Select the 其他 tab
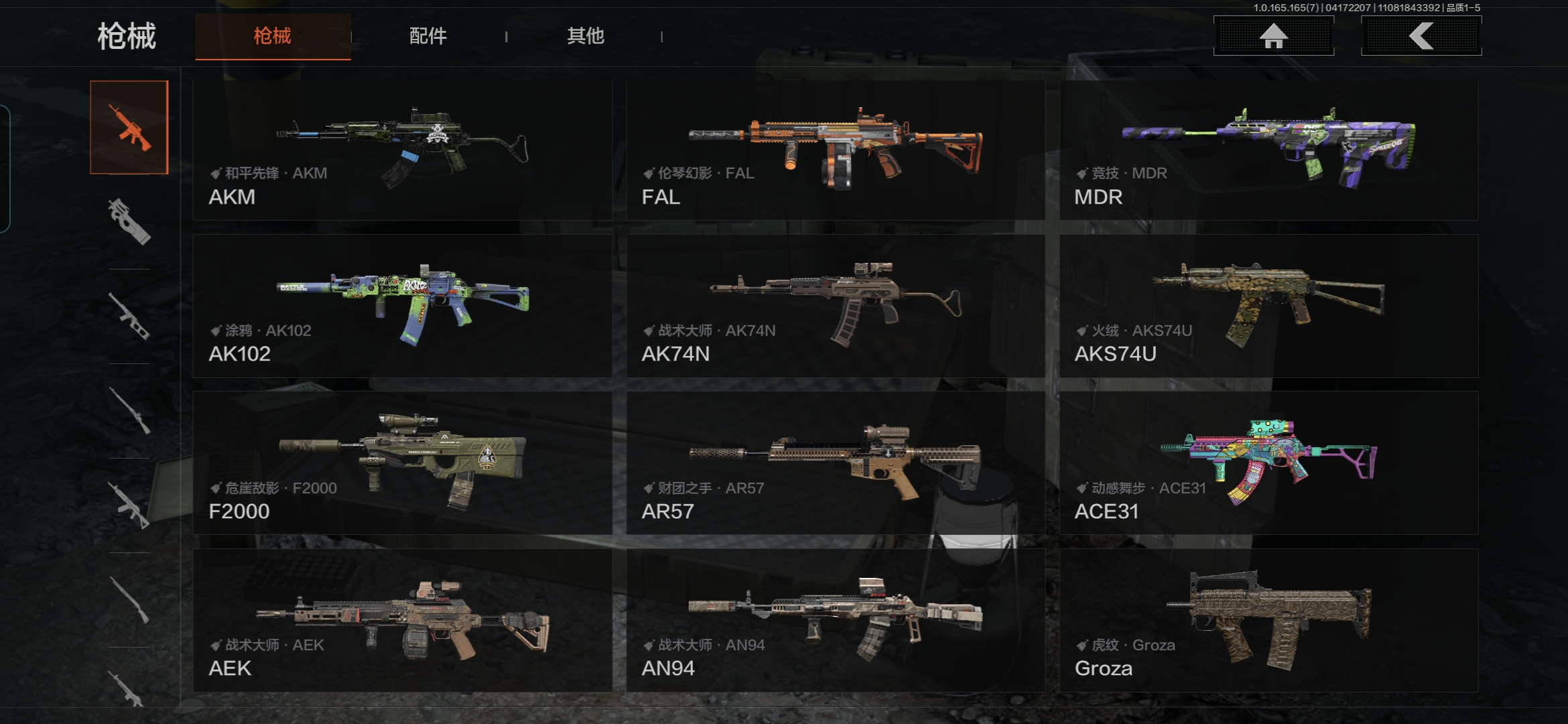 click(x=585, y=36)
